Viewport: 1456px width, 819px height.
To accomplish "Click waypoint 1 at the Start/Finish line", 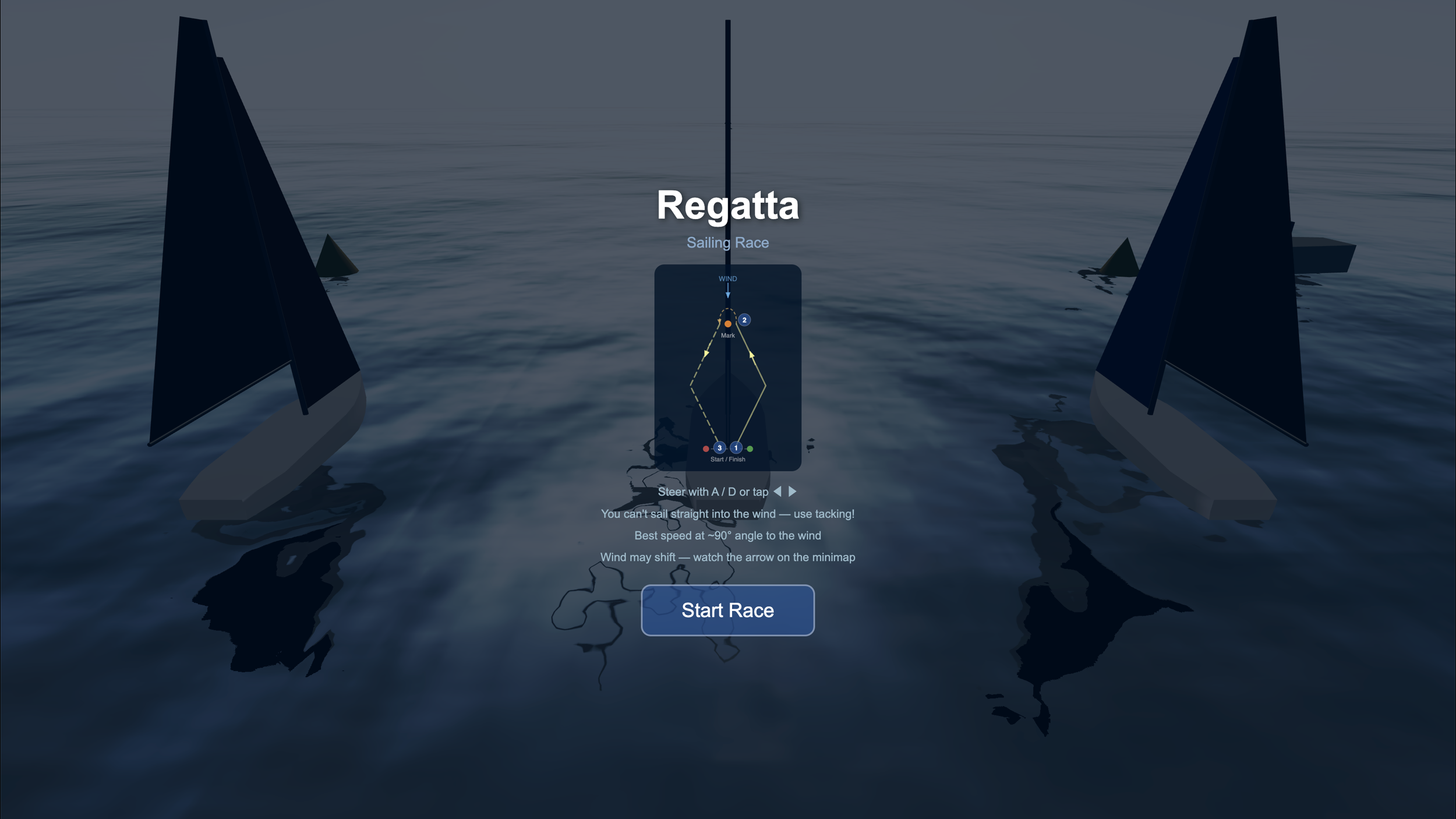I will [736, 447].
